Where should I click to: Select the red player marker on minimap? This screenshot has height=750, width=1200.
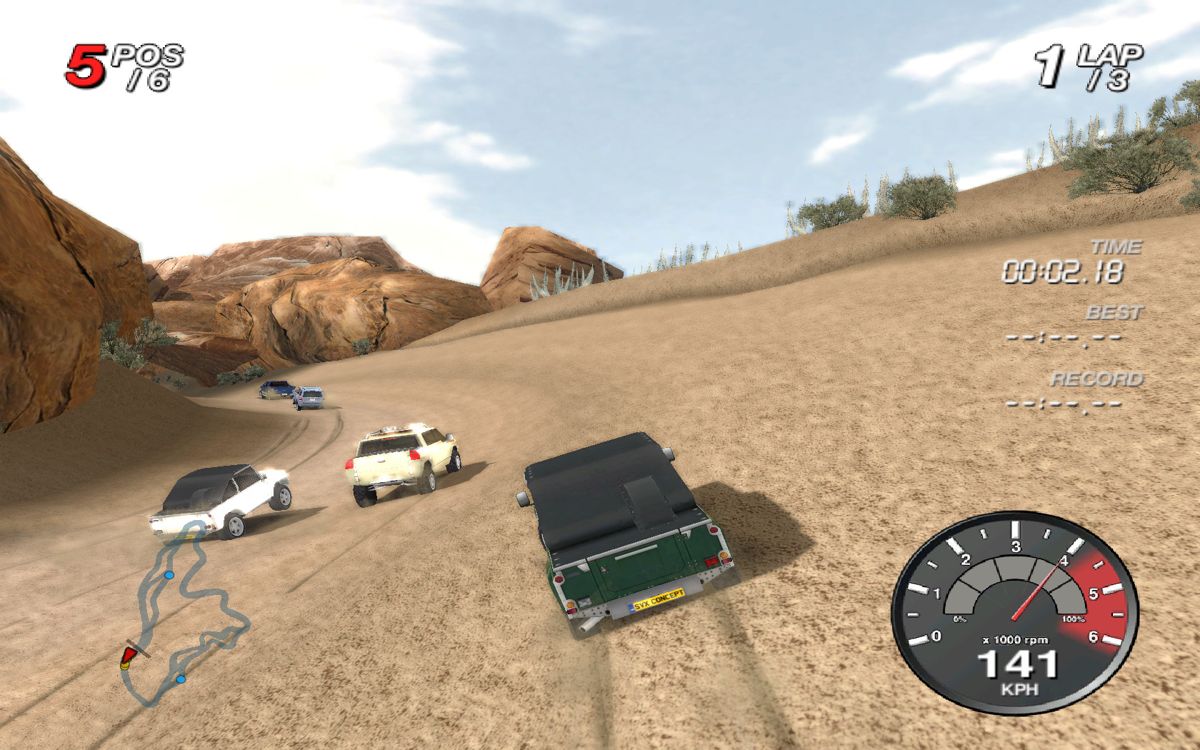pyautogui.click(x=127, y=656)
